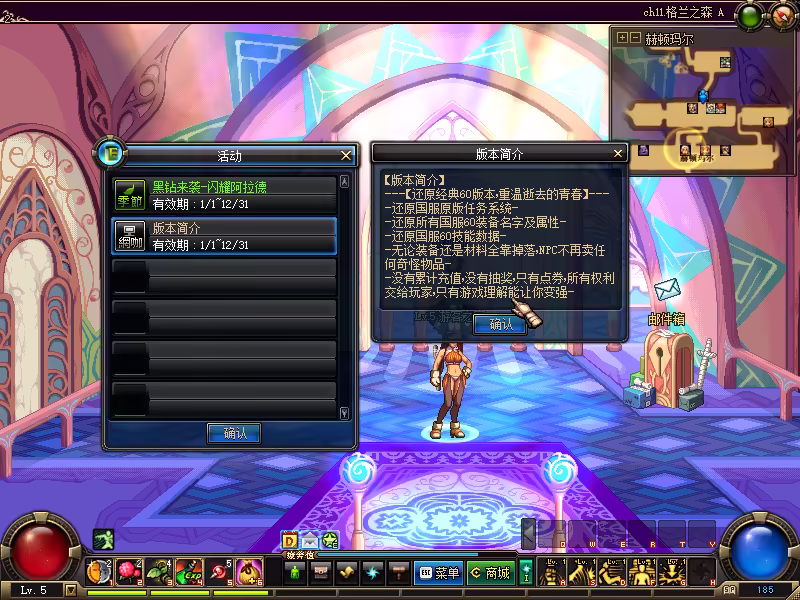Select the 黑钻来袭-闪耀阿拉德 event row

pos(225,194)
